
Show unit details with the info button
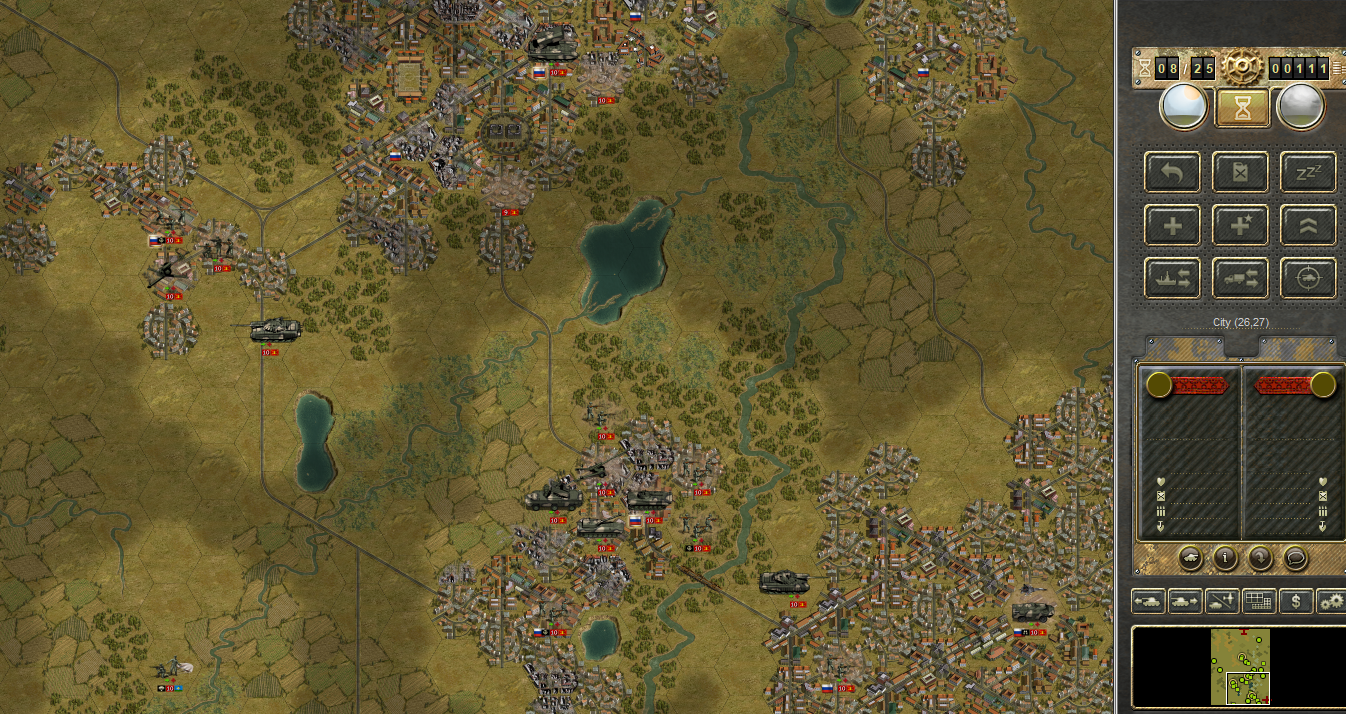tap(1225, 558)
